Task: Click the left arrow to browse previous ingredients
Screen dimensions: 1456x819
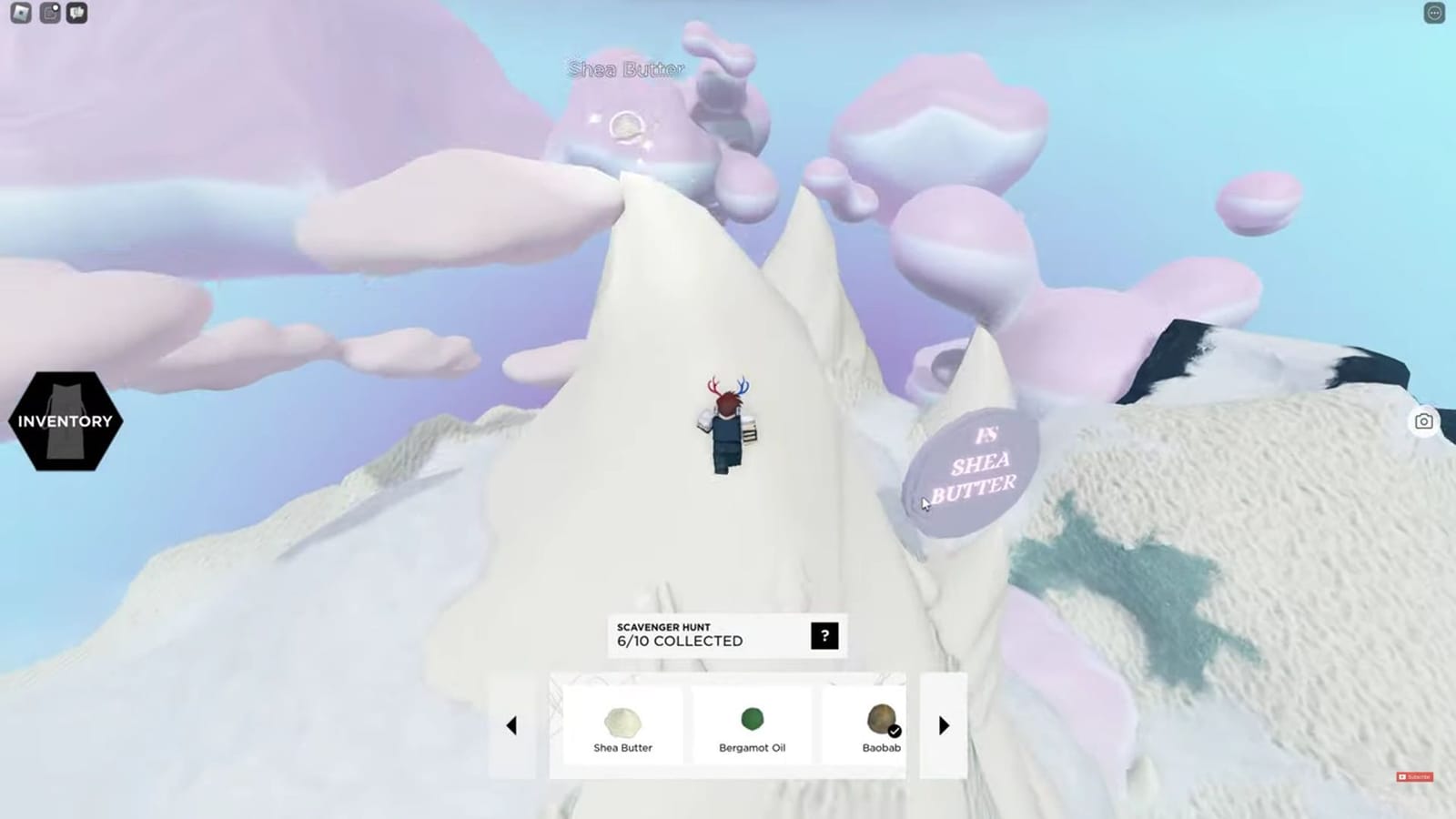Action: (512, 725)
